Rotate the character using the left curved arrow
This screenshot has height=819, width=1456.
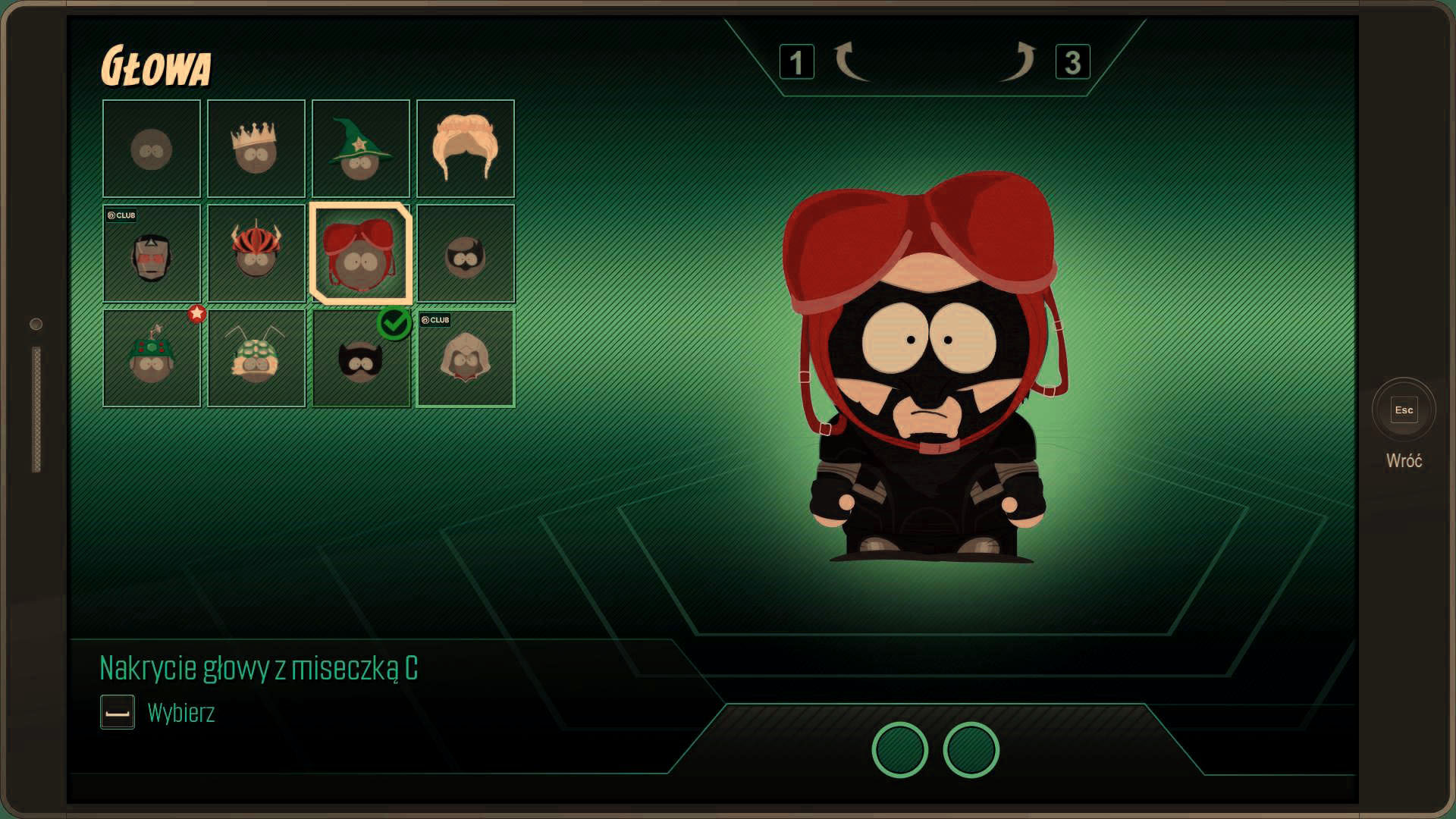point(851,62)
